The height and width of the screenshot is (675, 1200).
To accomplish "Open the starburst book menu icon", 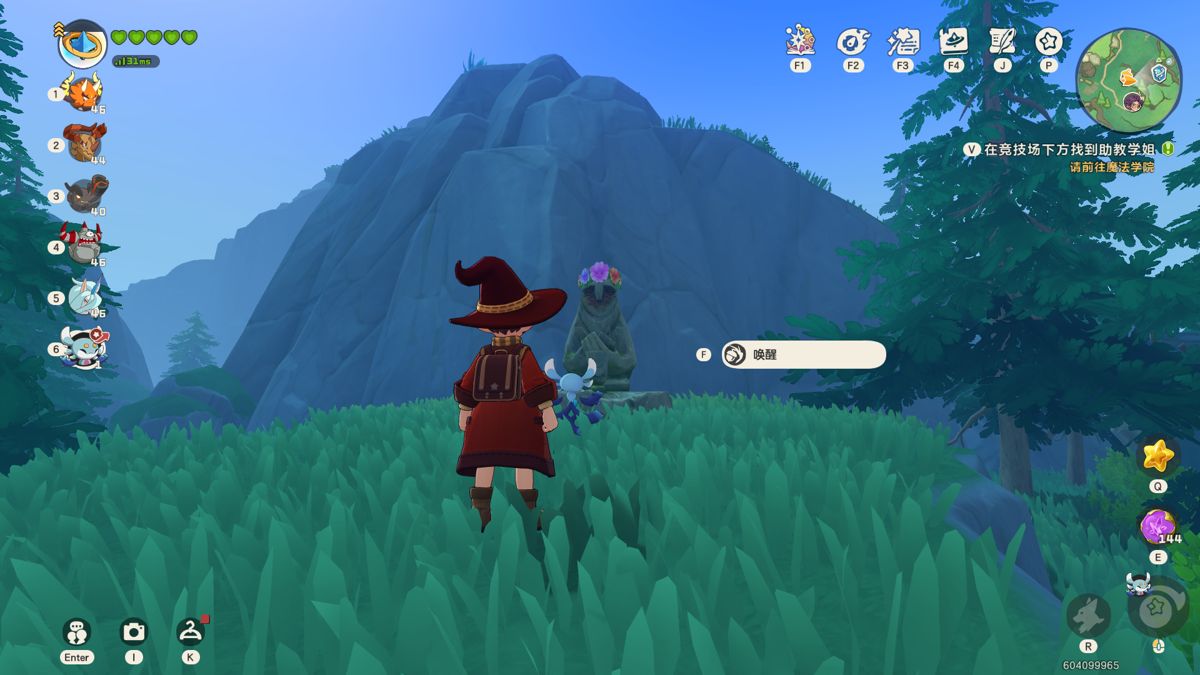I will coord(799,41).
